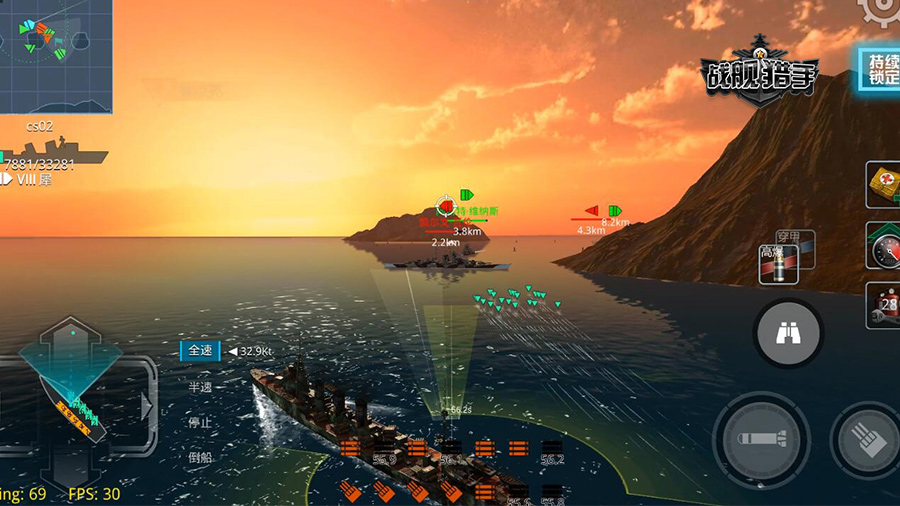The width and height of the screenshot is (900, 506).
Task: Tap the right arrow on the steering control
Action: click(147, 407)
